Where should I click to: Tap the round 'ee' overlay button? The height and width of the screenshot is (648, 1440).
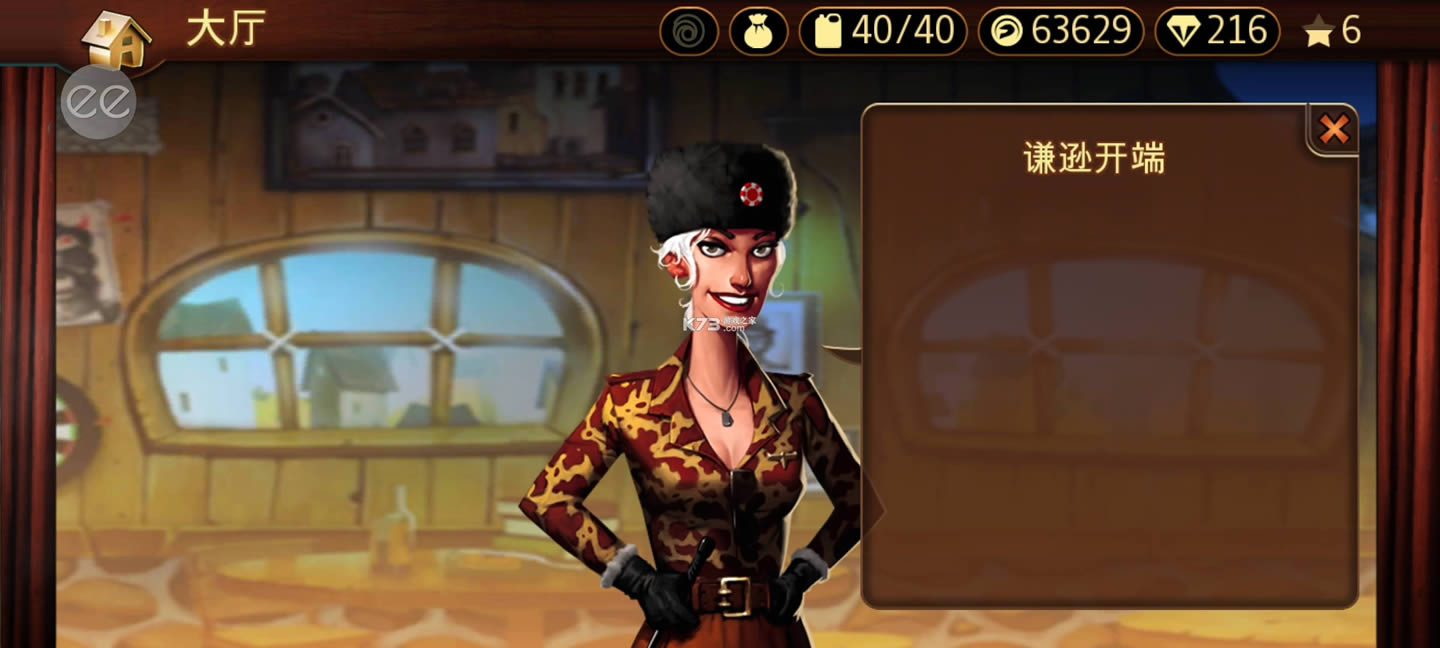(98, 102)
